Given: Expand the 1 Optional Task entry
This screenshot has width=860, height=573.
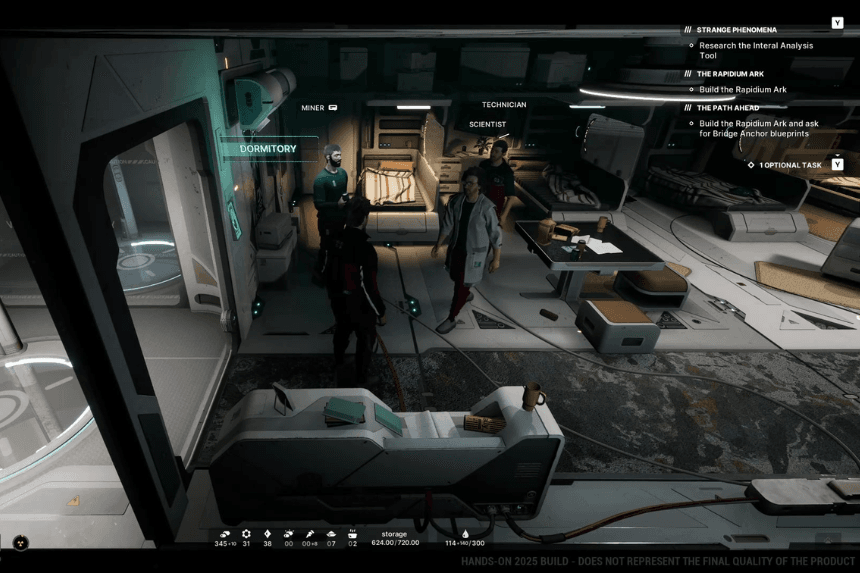Looking at the screenshot, I should pos(790,165).
